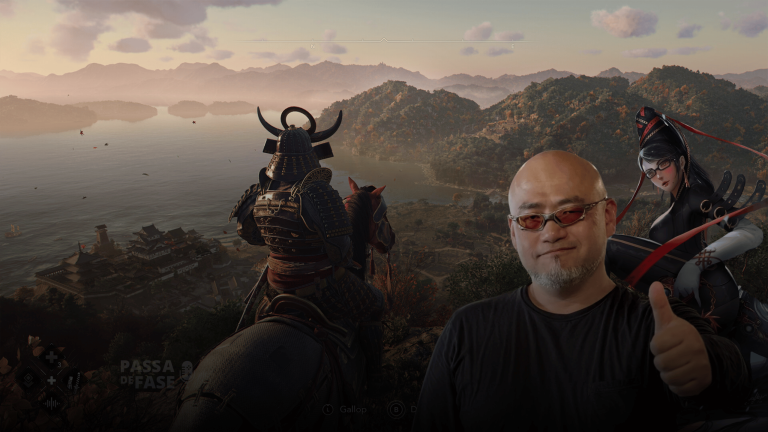Choose the hanging scroll item slot
768x432 pixels.
[x=74, y=381]
